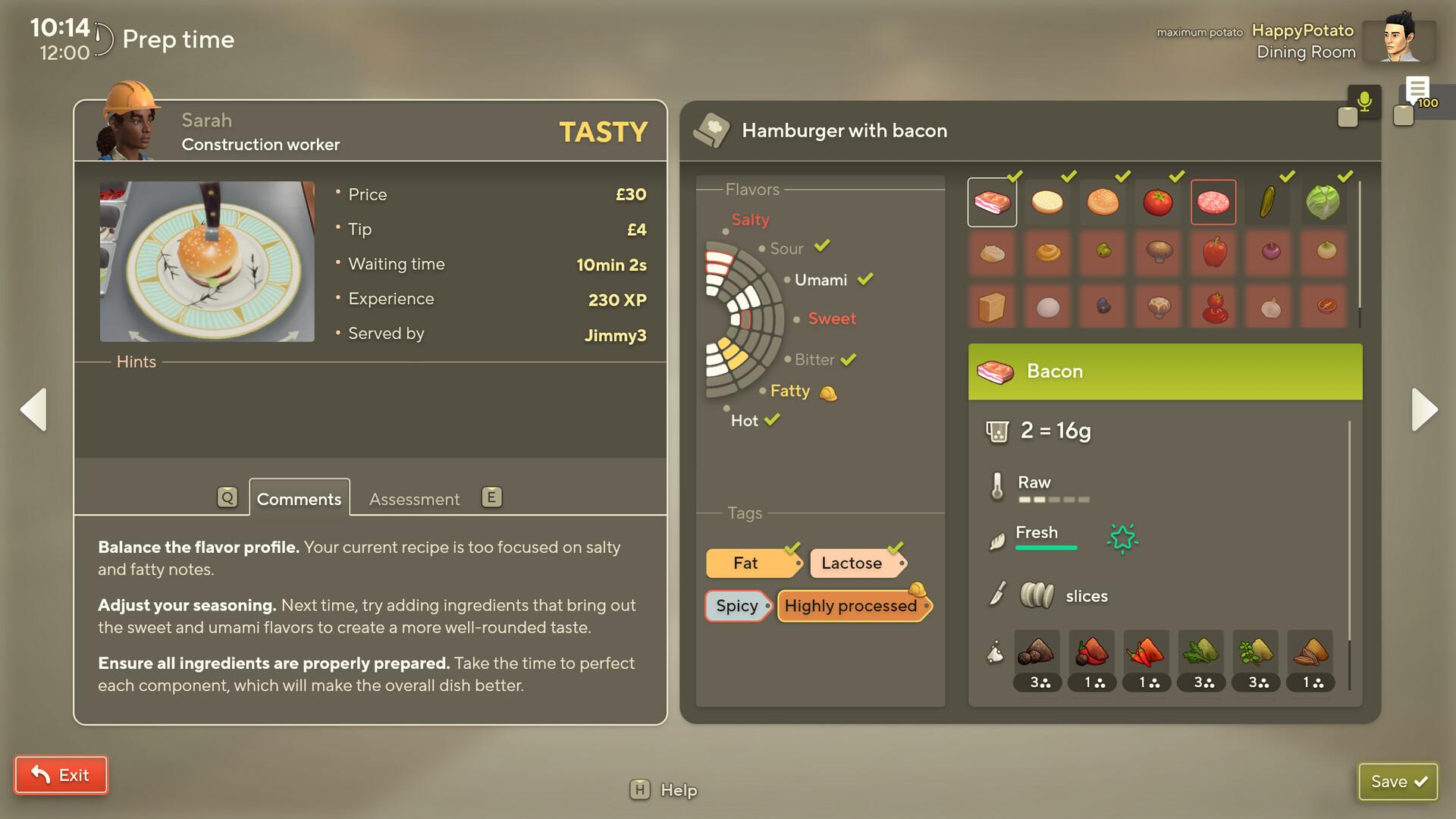
Task: Choose the tomato ingredient slot
Action: (1158, 202)
